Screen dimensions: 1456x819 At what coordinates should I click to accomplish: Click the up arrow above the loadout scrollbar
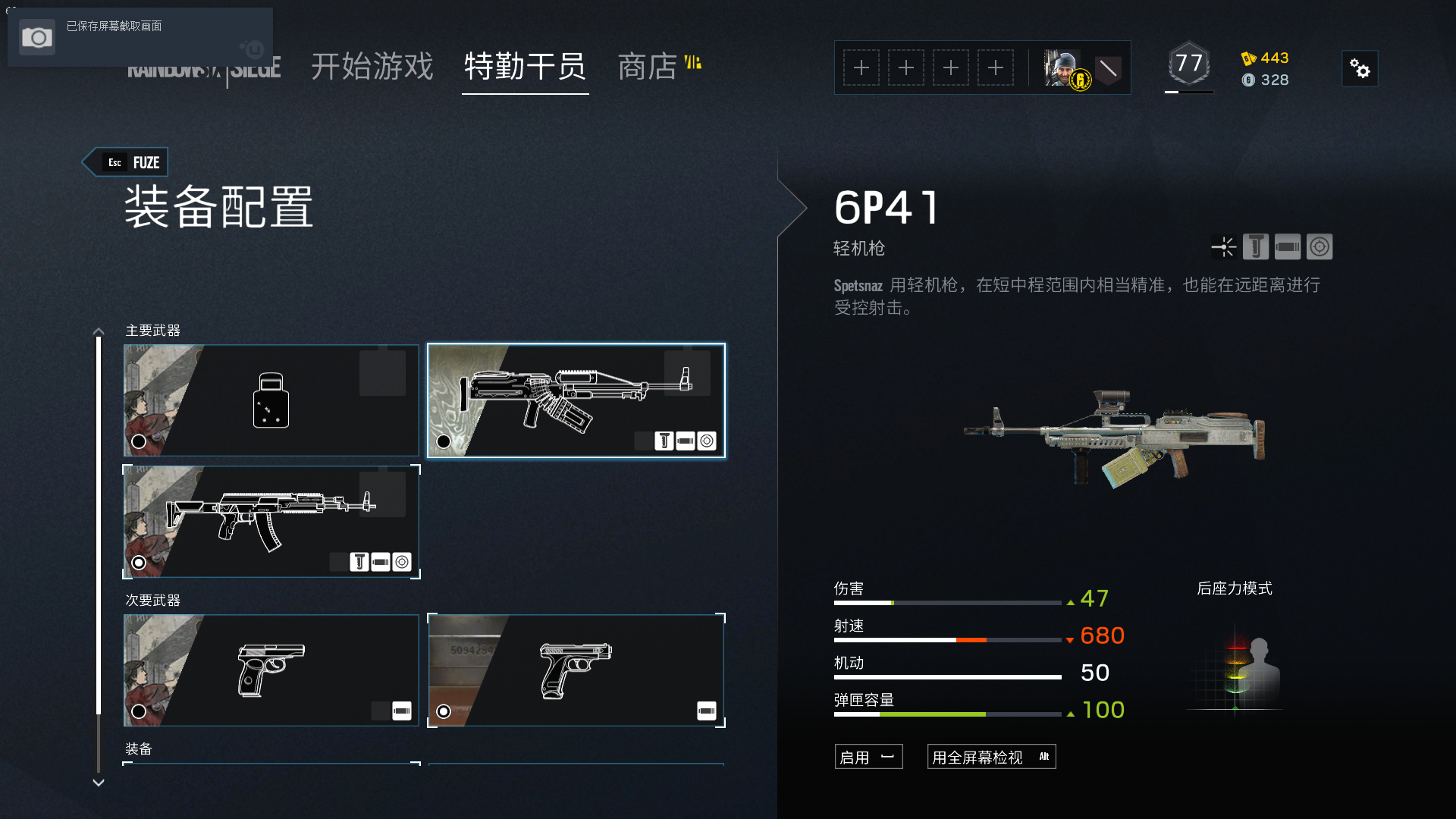pos(98,331)
